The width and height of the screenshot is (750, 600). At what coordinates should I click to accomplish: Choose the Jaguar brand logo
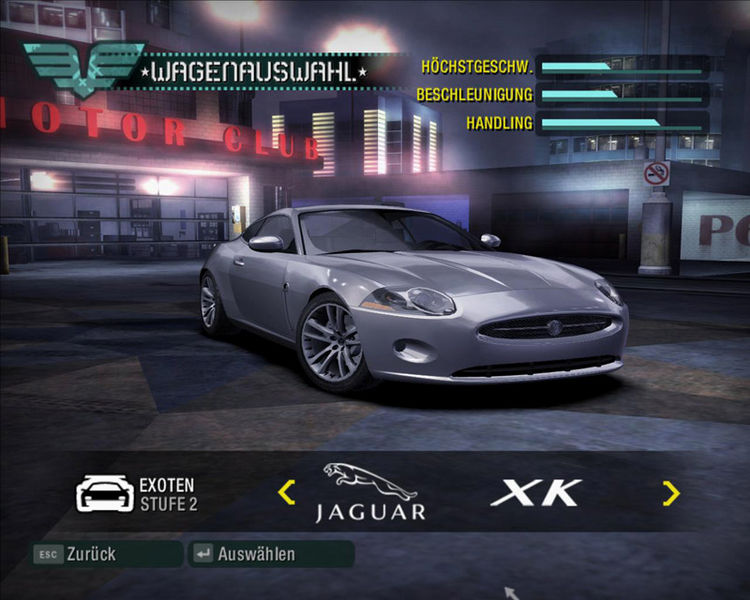[x=370, y=493]
